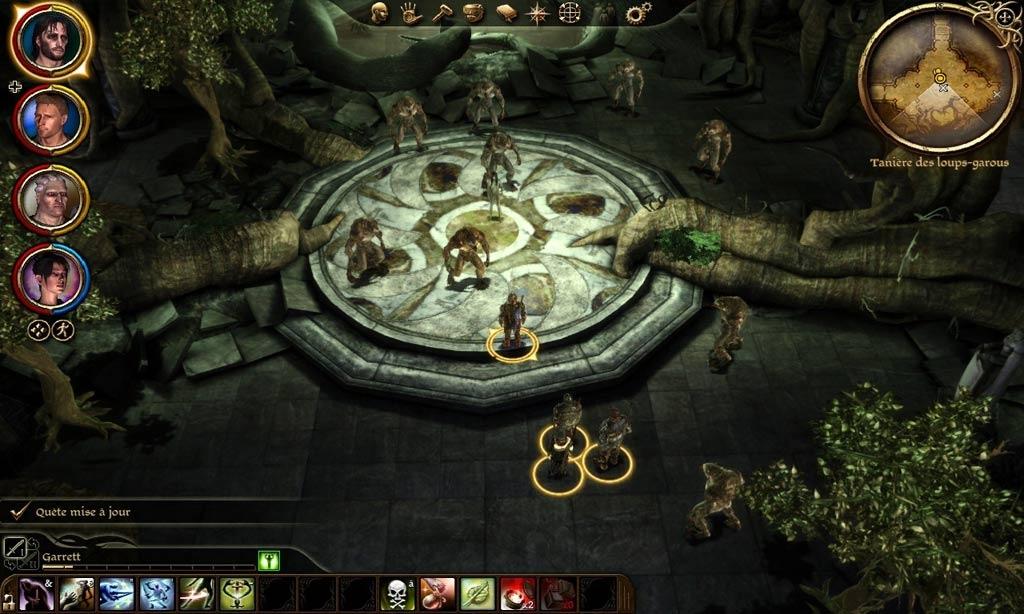Use the red health poultice slot
Screen dimensions: 1024x614
click(517, 594)
